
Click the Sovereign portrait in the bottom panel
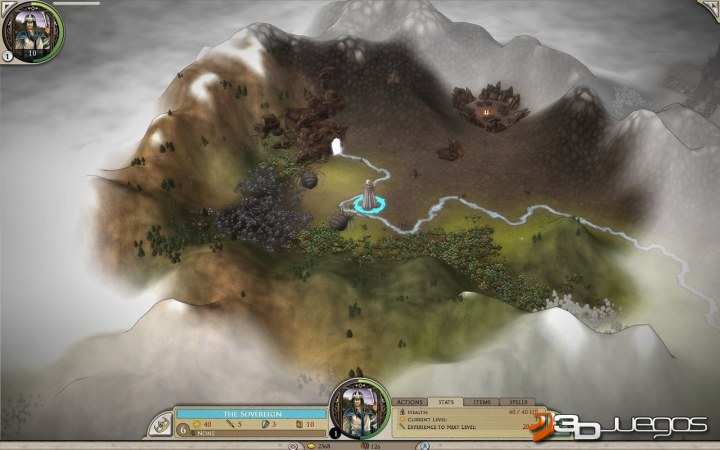coord(360,409)
